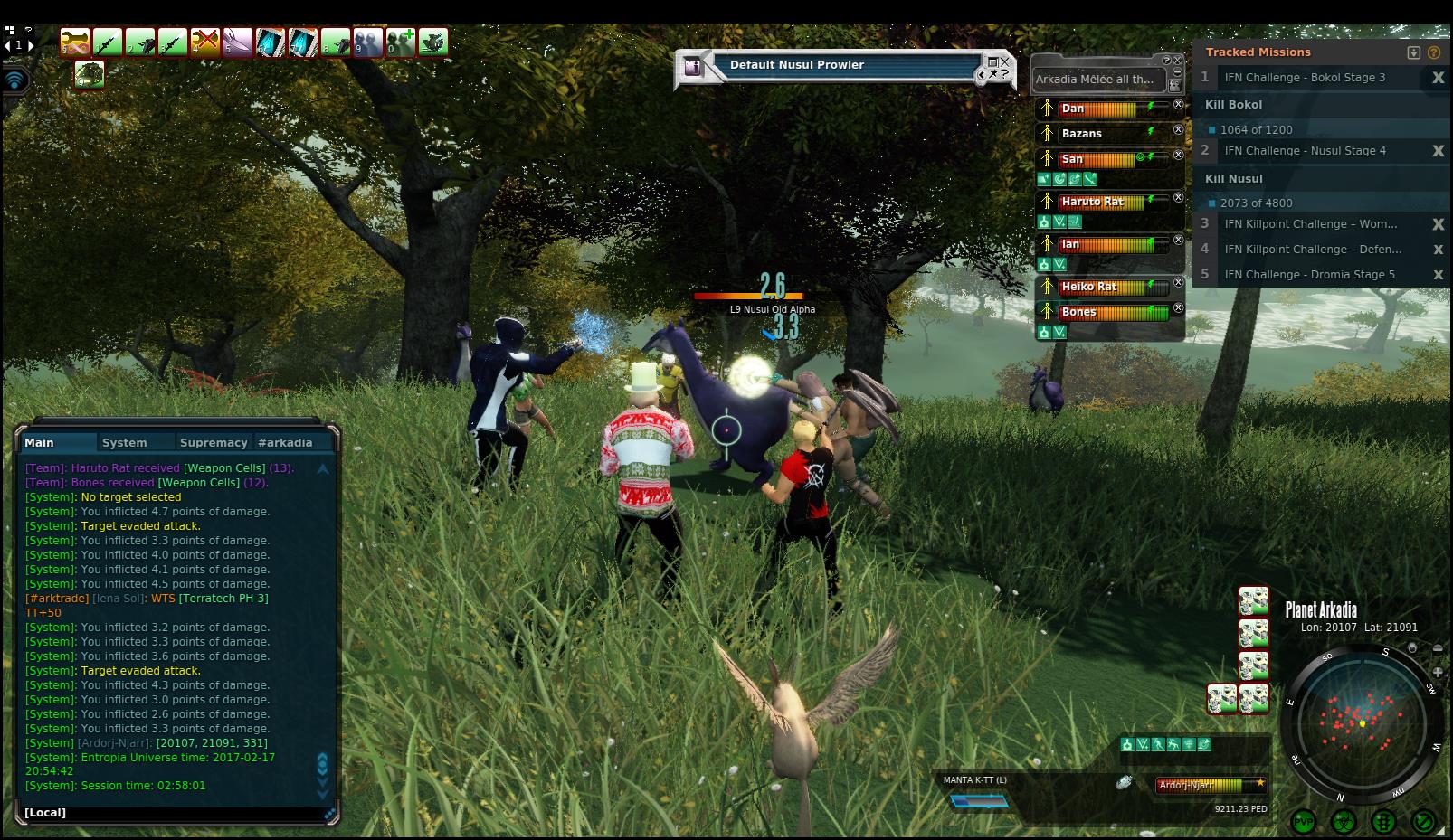Open Tracked Missions help question mark
Screen dimensions: 1453x840
tap(1434, 52)
